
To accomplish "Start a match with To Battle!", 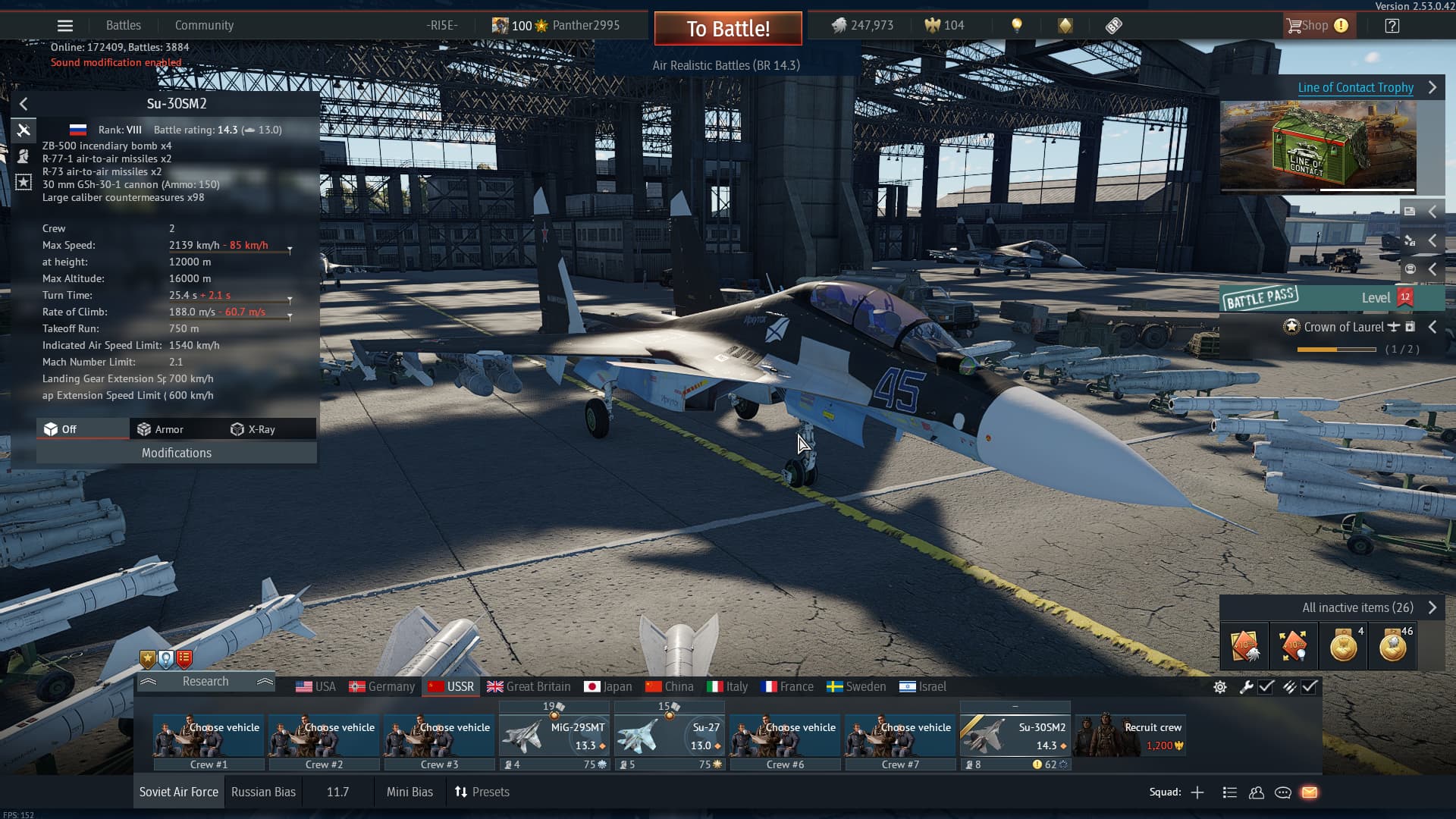I will click(728, 29).
